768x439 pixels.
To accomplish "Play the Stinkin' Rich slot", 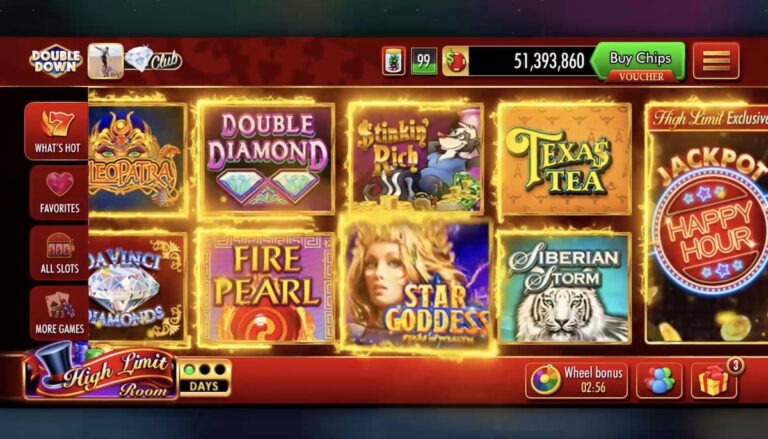I will [x=417, y=158].
